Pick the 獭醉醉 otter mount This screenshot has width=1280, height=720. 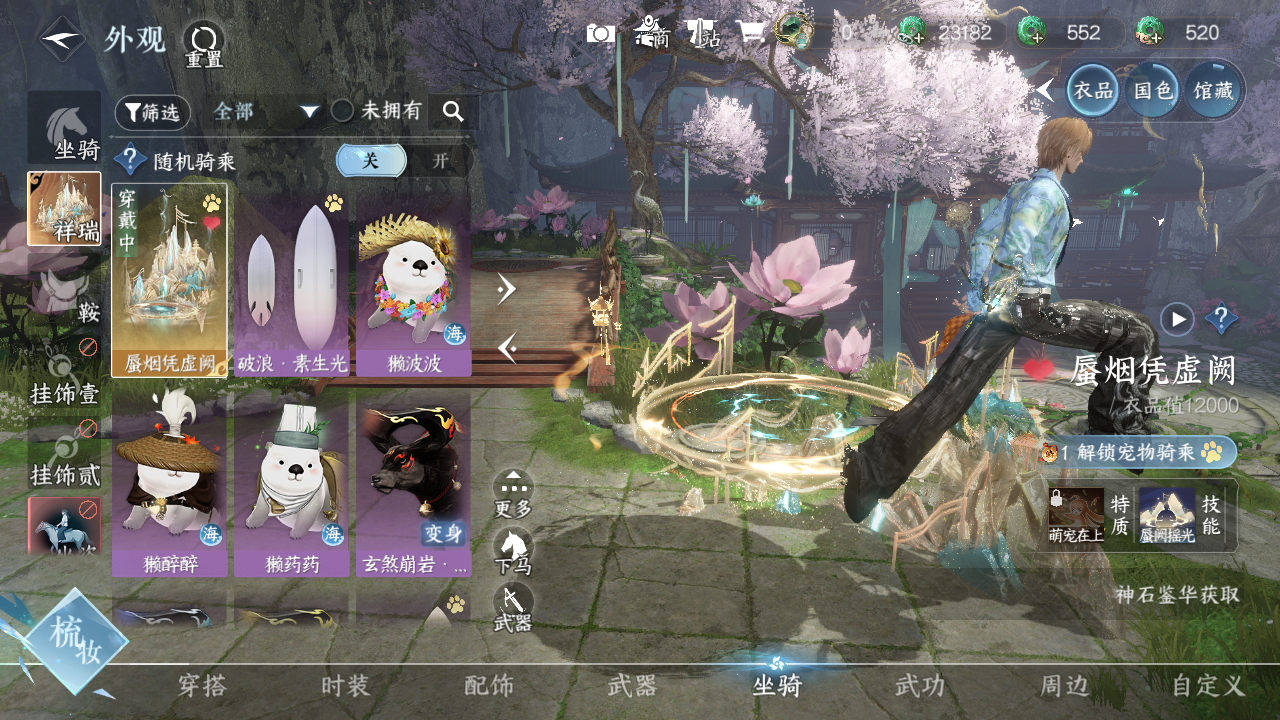pos(169,484)
